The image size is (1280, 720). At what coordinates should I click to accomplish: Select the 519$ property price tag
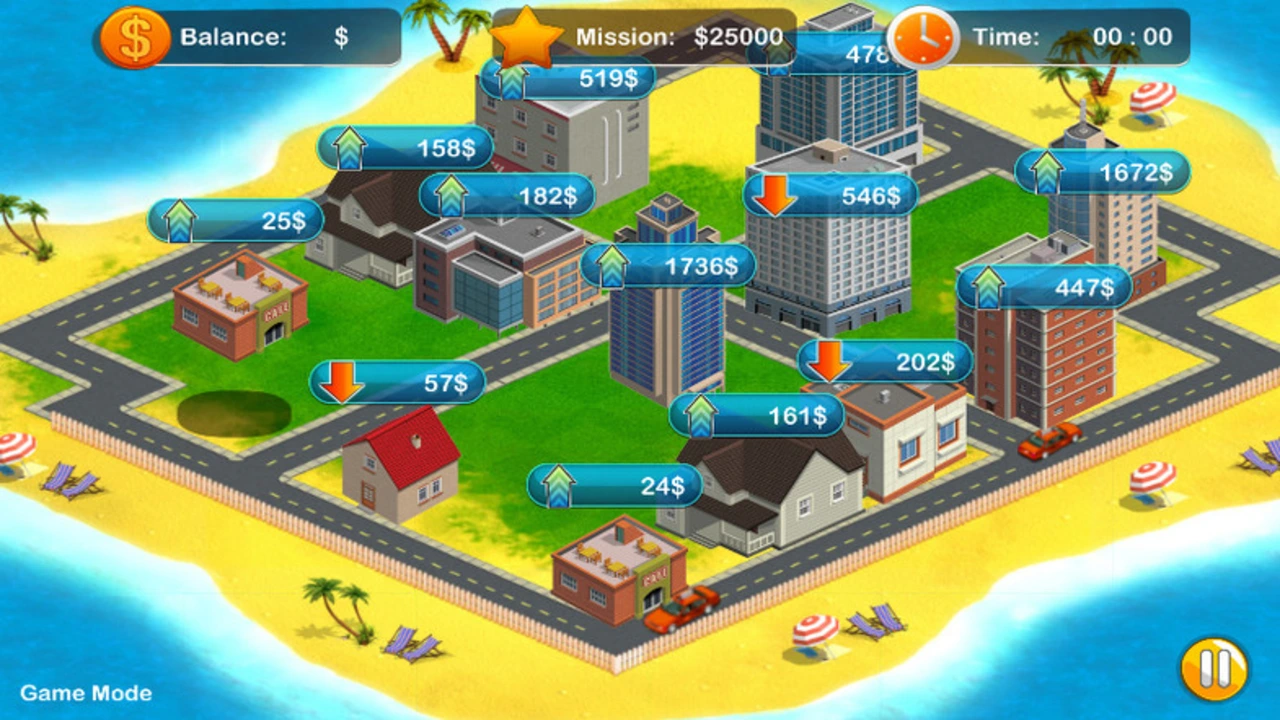pyautogui.click(x=568, y=79)
